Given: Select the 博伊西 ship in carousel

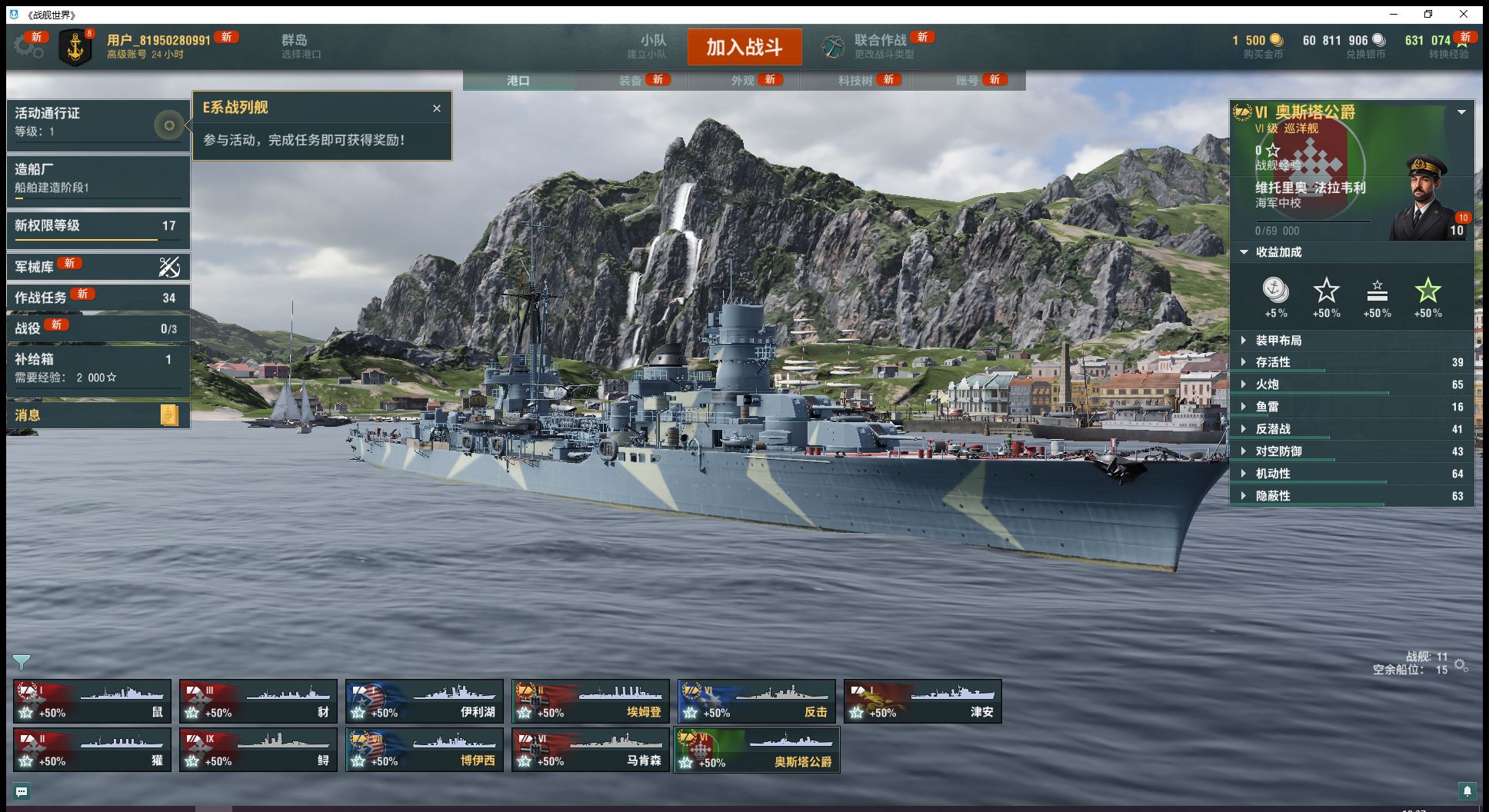Looking at the screenshot, I should point(424,750).
